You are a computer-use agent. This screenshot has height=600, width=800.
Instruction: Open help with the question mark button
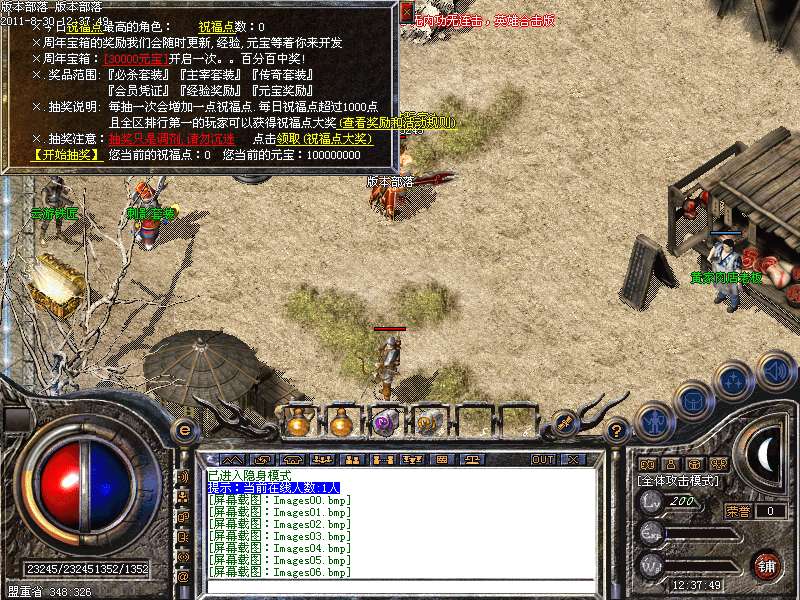point(617,431)
